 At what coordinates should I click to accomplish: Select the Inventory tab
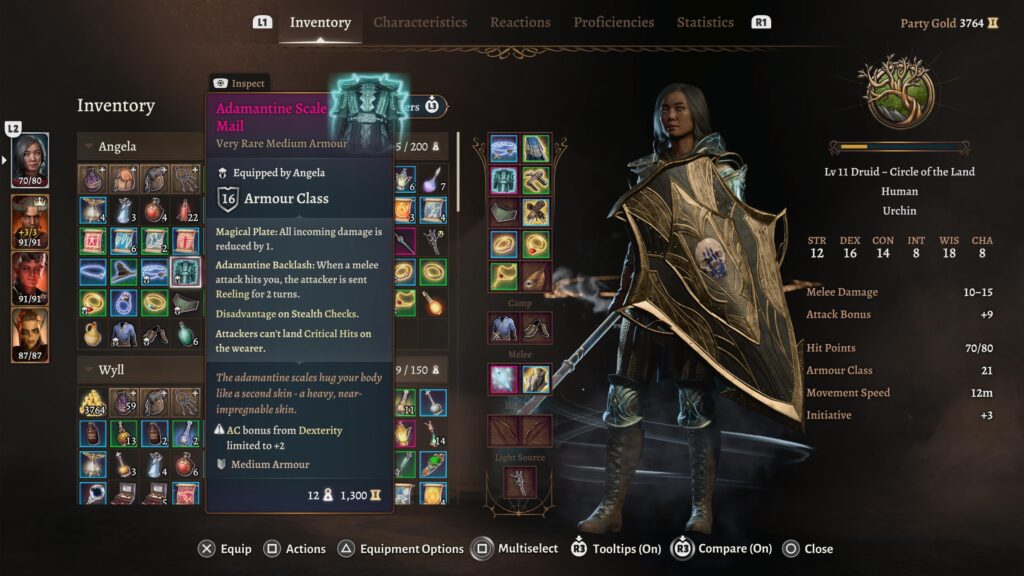point(320,22)
